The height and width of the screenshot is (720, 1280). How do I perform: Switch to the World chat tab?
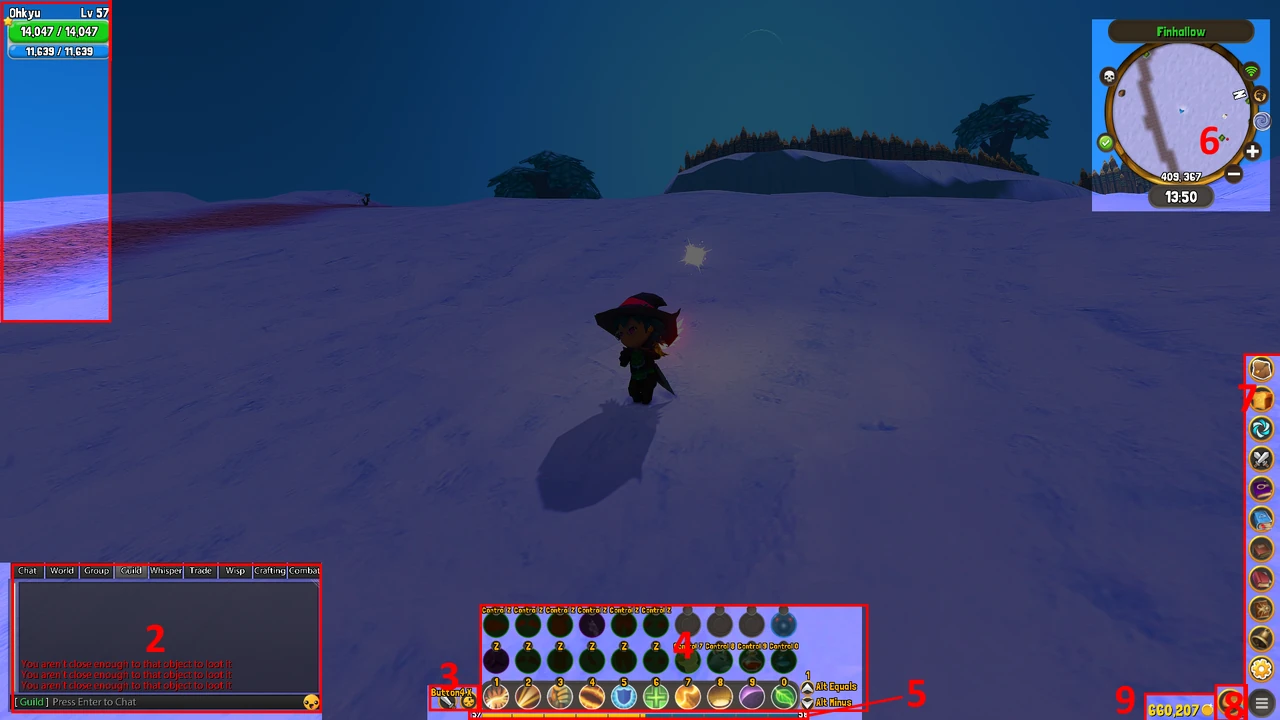(61, 570)
